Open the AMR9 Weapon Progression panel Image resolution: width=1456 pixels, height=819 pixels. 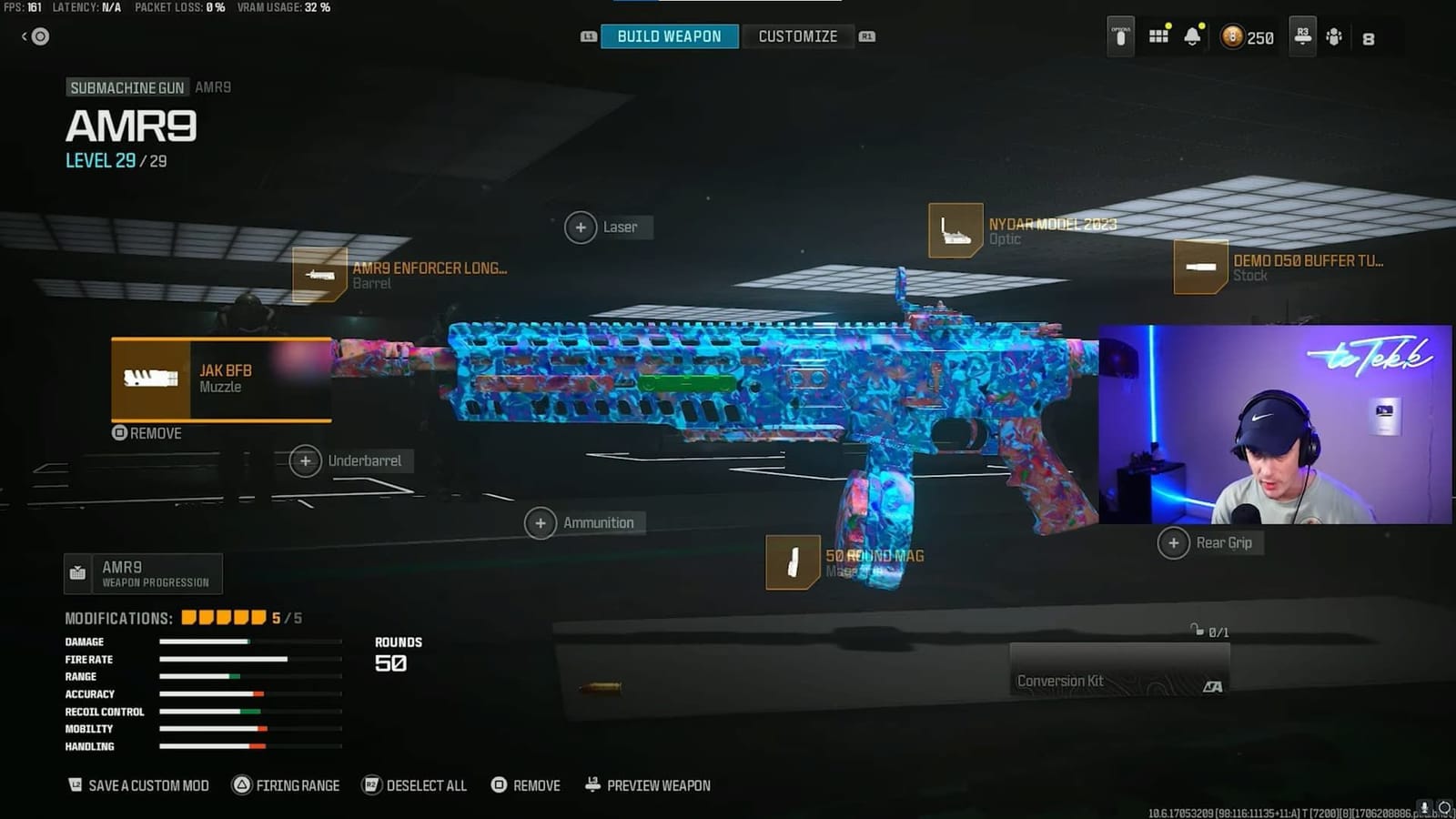(142, 573)
